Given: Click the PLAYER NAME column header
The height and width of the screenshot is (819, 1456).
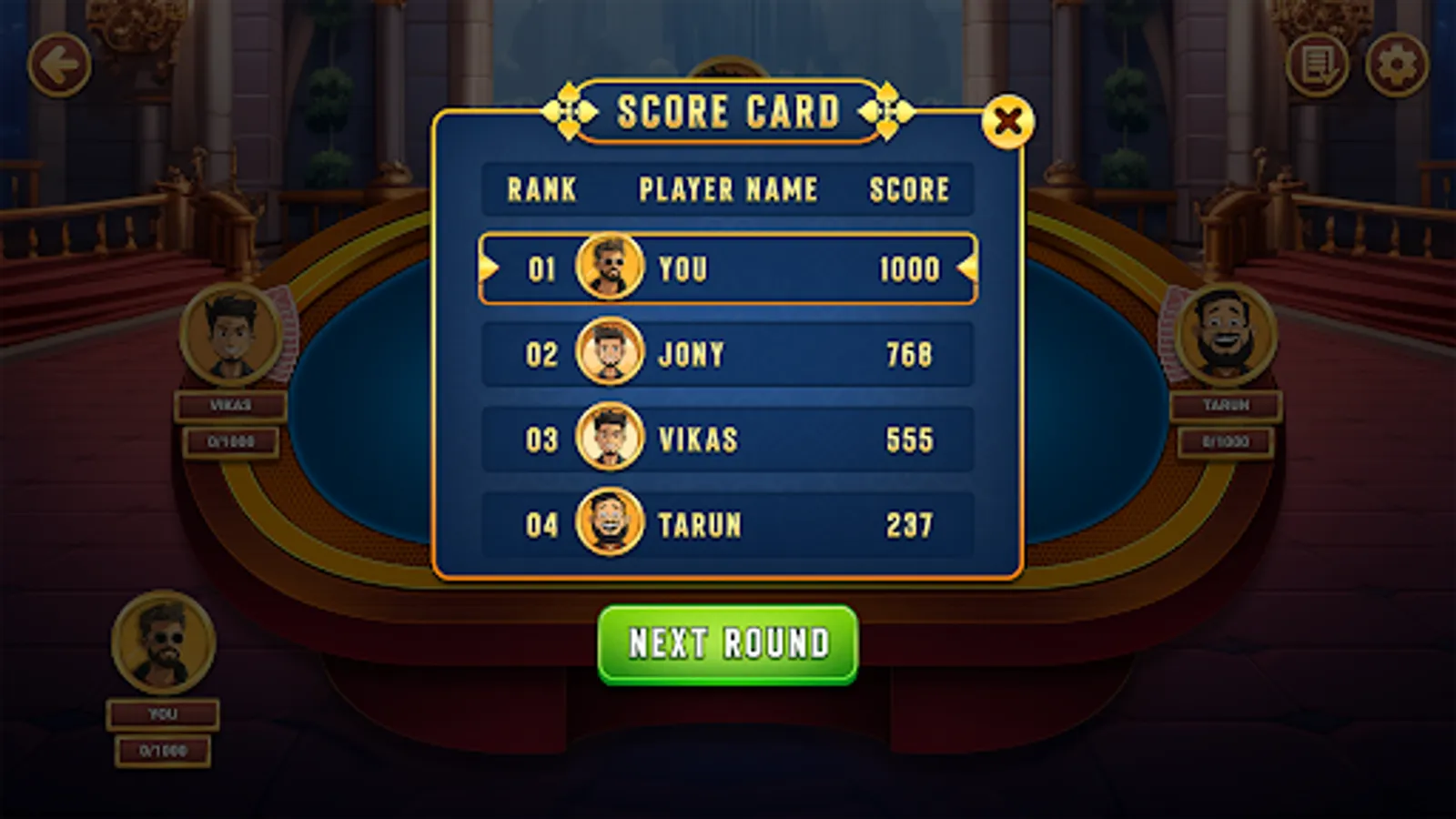Looking at the screenshot, I should pyautogui.click(x=726, y=189).
